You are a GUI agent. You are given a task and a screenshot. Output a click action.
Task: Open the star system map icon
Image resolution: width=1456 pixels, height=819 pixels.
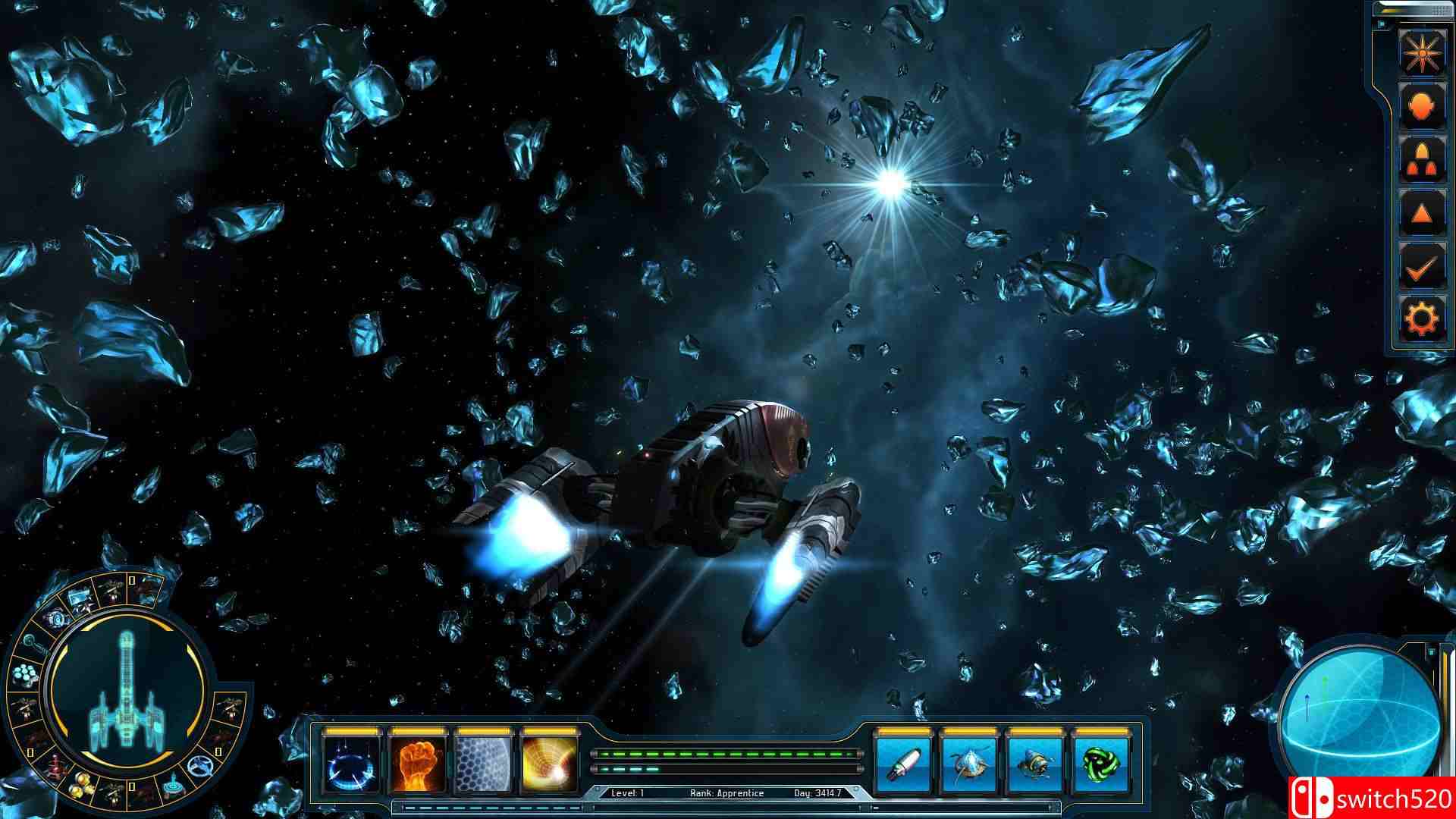pyautogui.click(x=1424, y=53)
